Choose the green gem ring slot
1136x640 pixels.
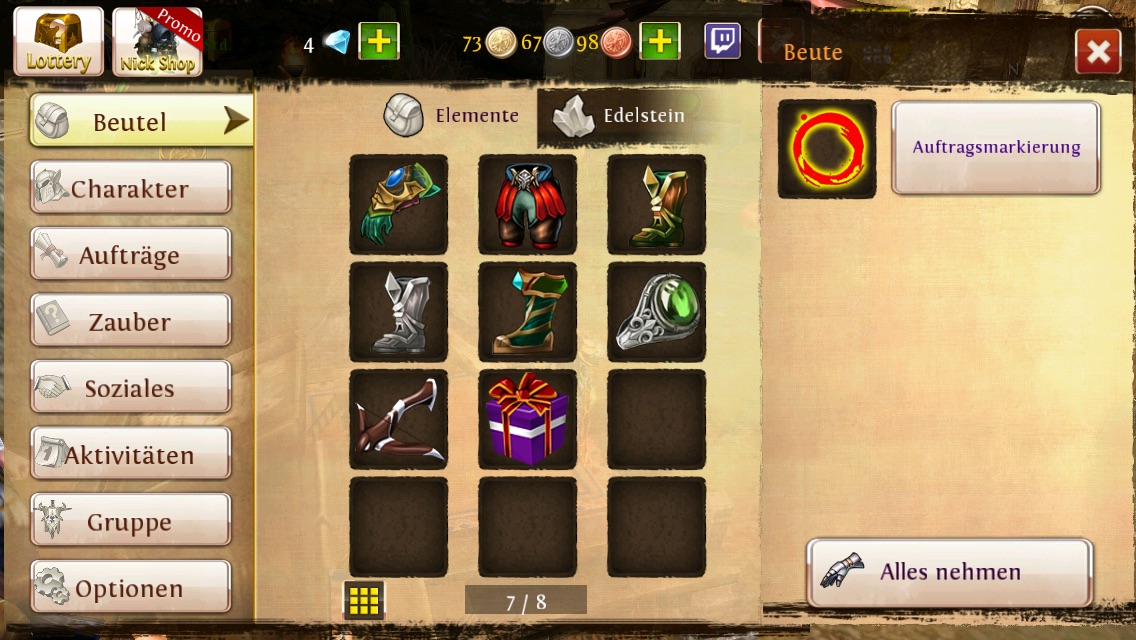(656, 312)
